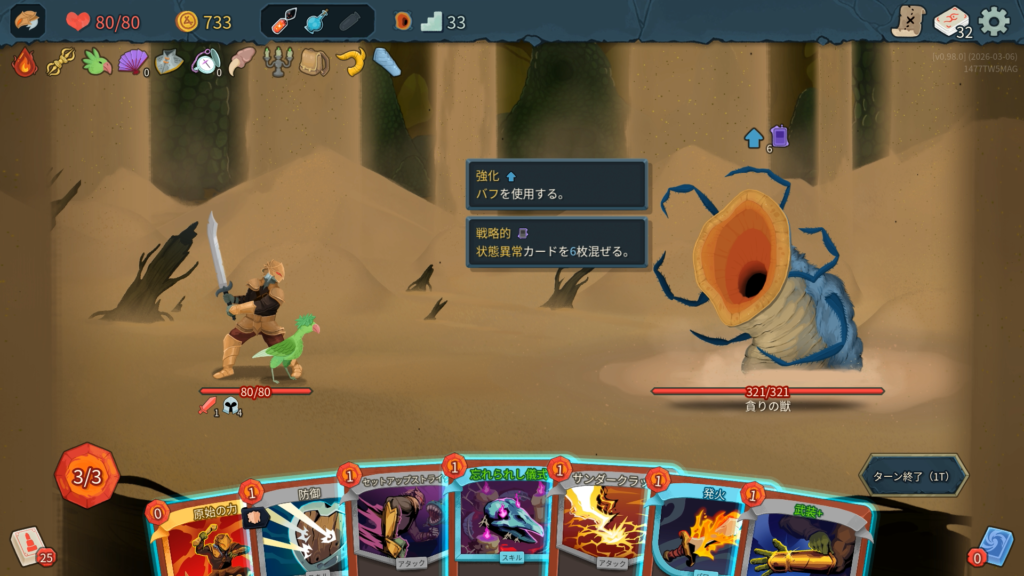Use the red potion in first slot

tap(285, 21)
